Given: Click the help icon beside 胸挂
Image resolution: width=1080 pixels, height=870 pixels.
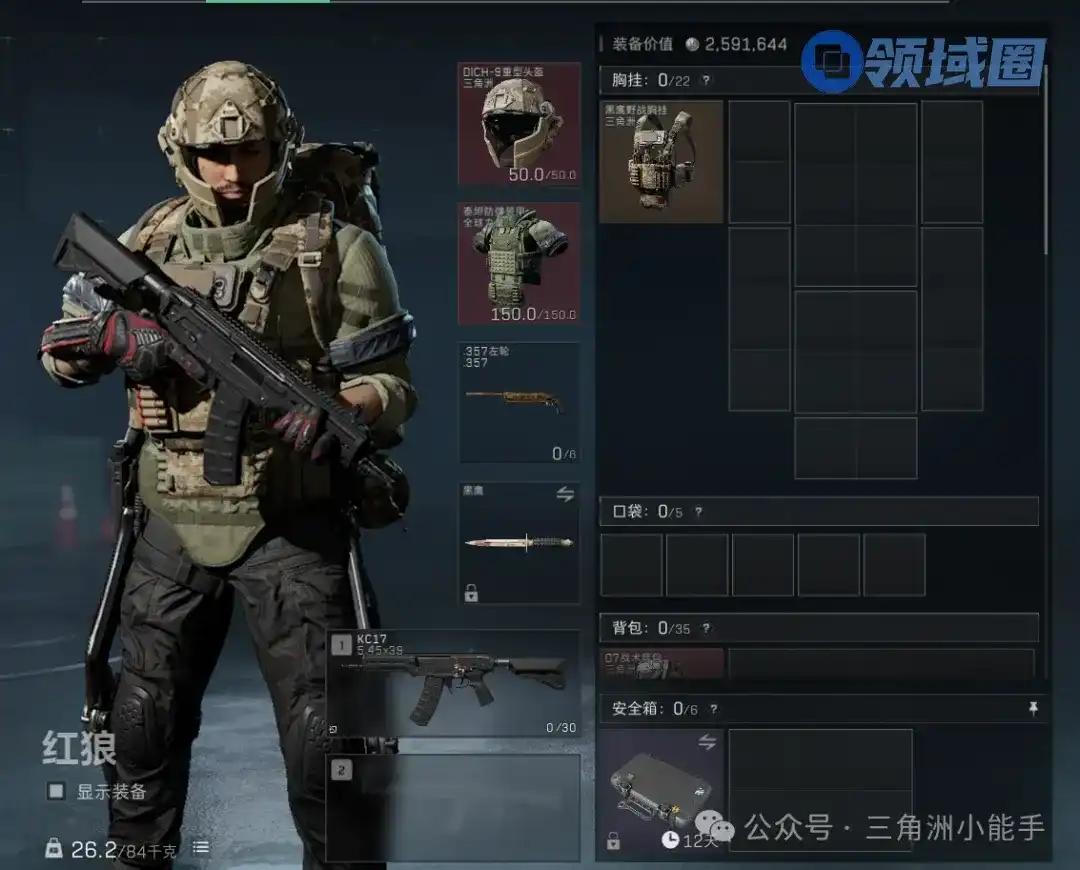Looking at the screenshot, I should tap(706, 81).
